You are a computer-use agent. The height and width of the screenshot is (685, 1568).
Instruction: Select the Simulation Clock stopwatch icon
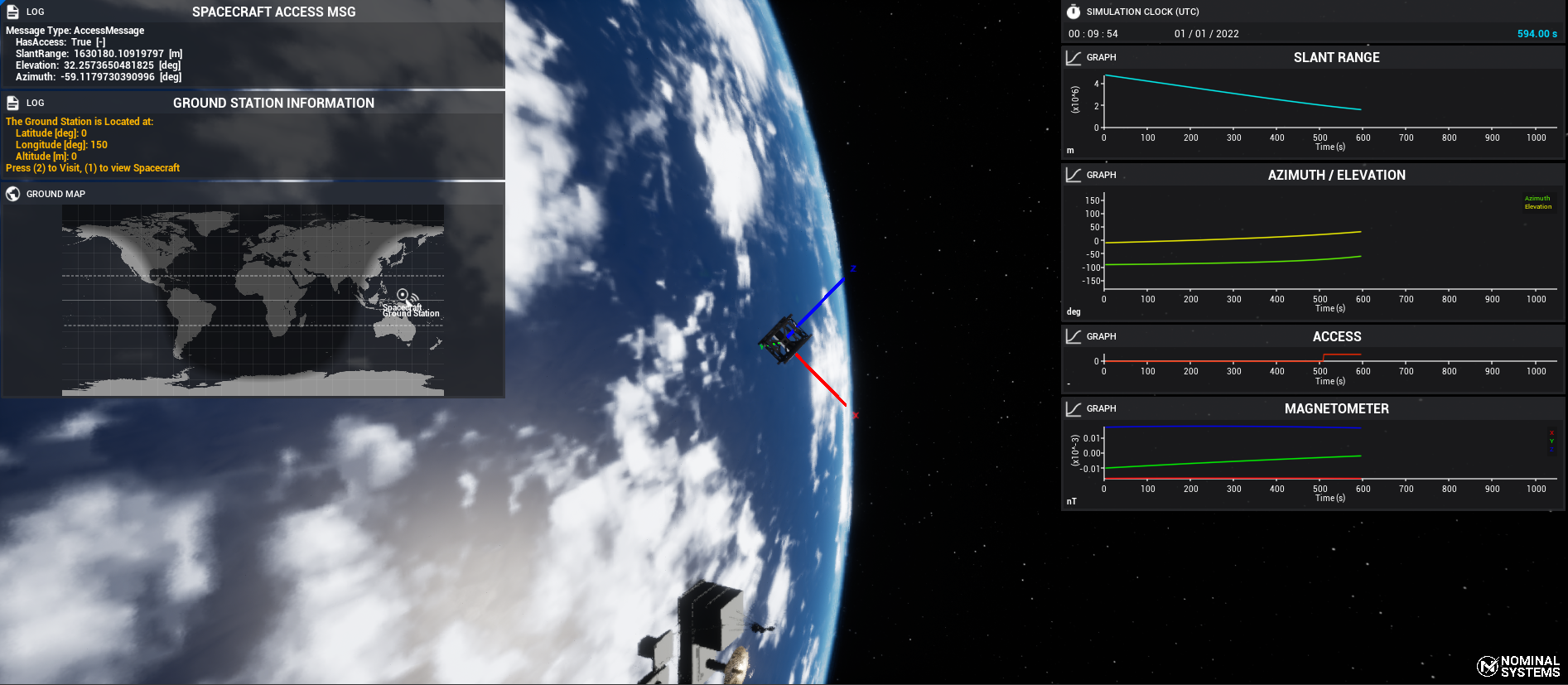(1073, 12)
